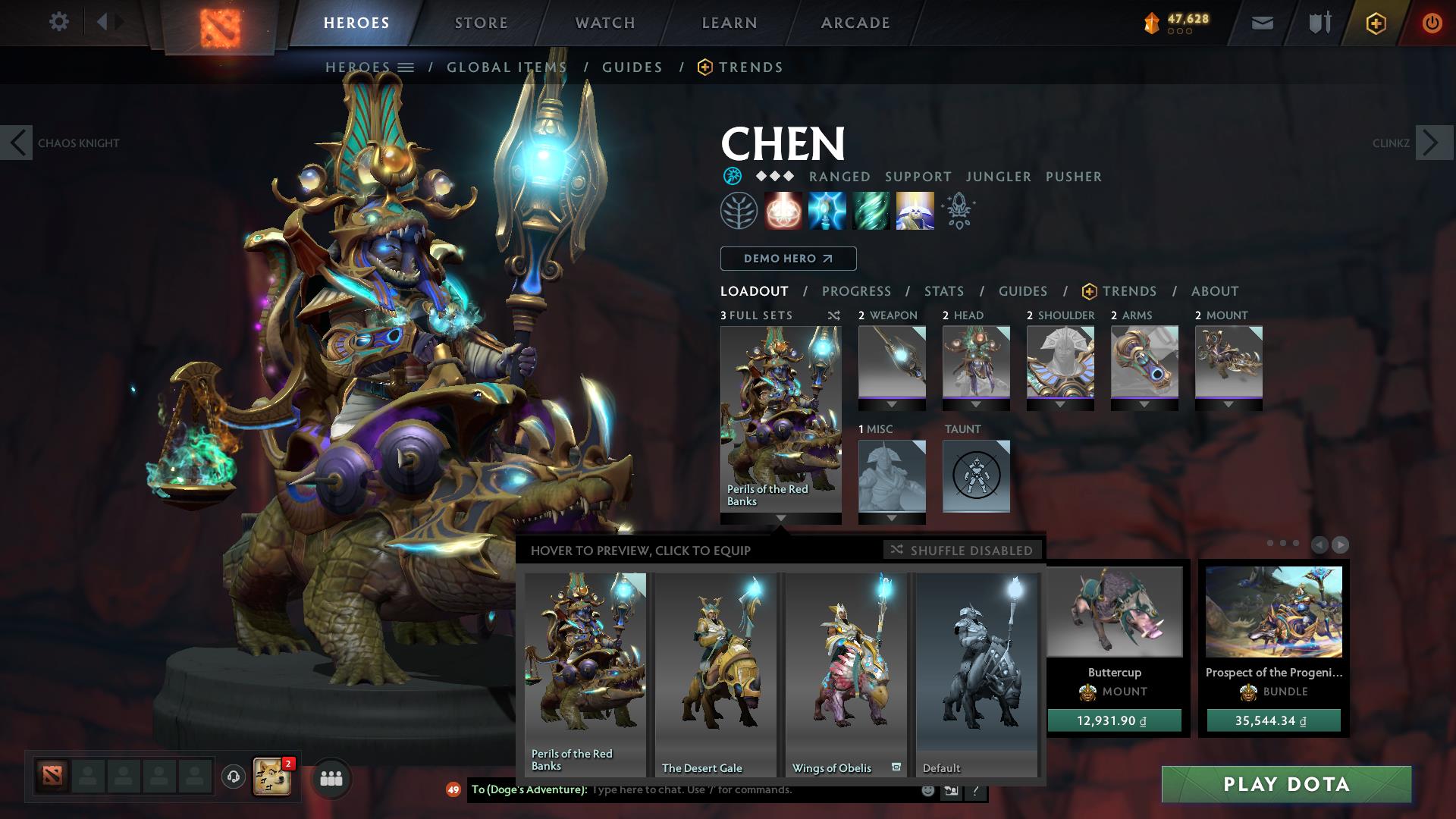This screenshot has height=819, width=1456.
Task: Open Hand of God ability icon
Action: pos(915,211)
